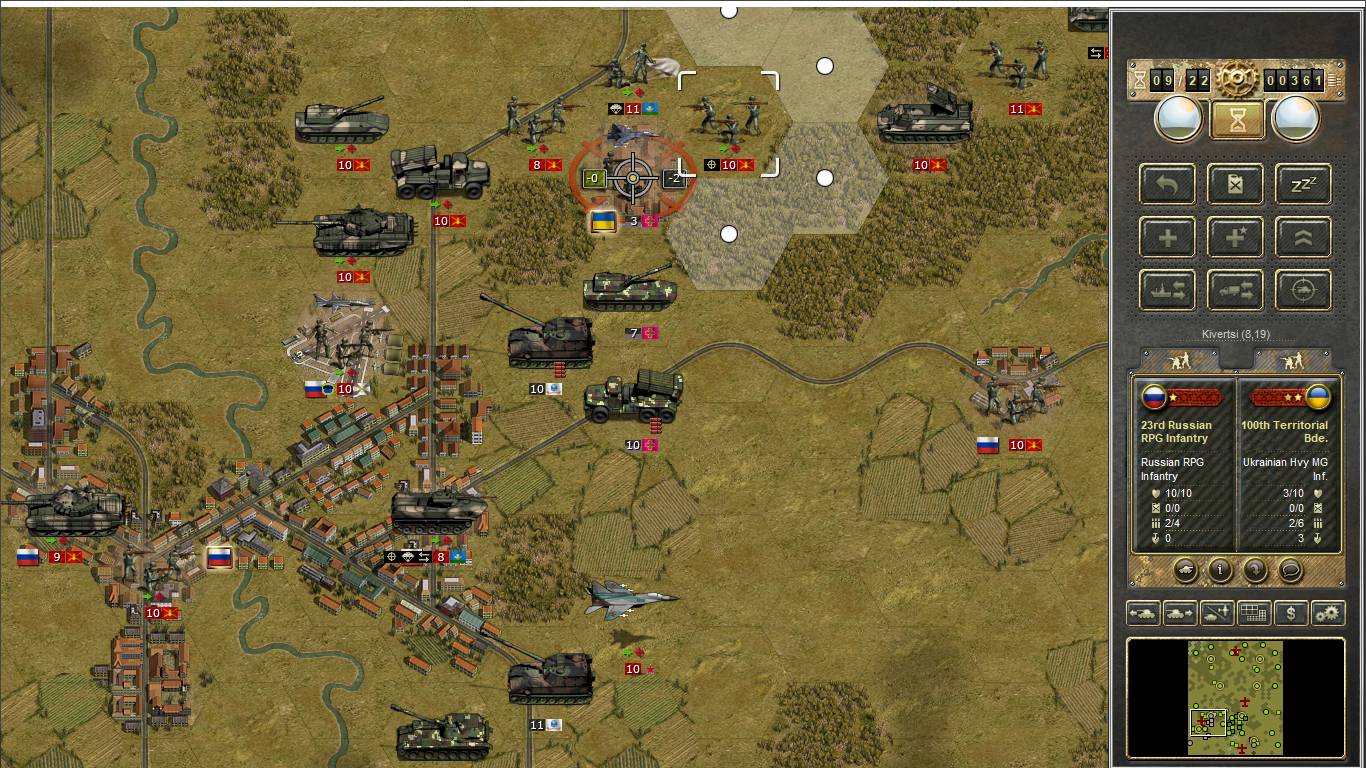End the turn with the hourglass button
This screenshot has width=1366, height=768.
click(x=1237, y=120)
